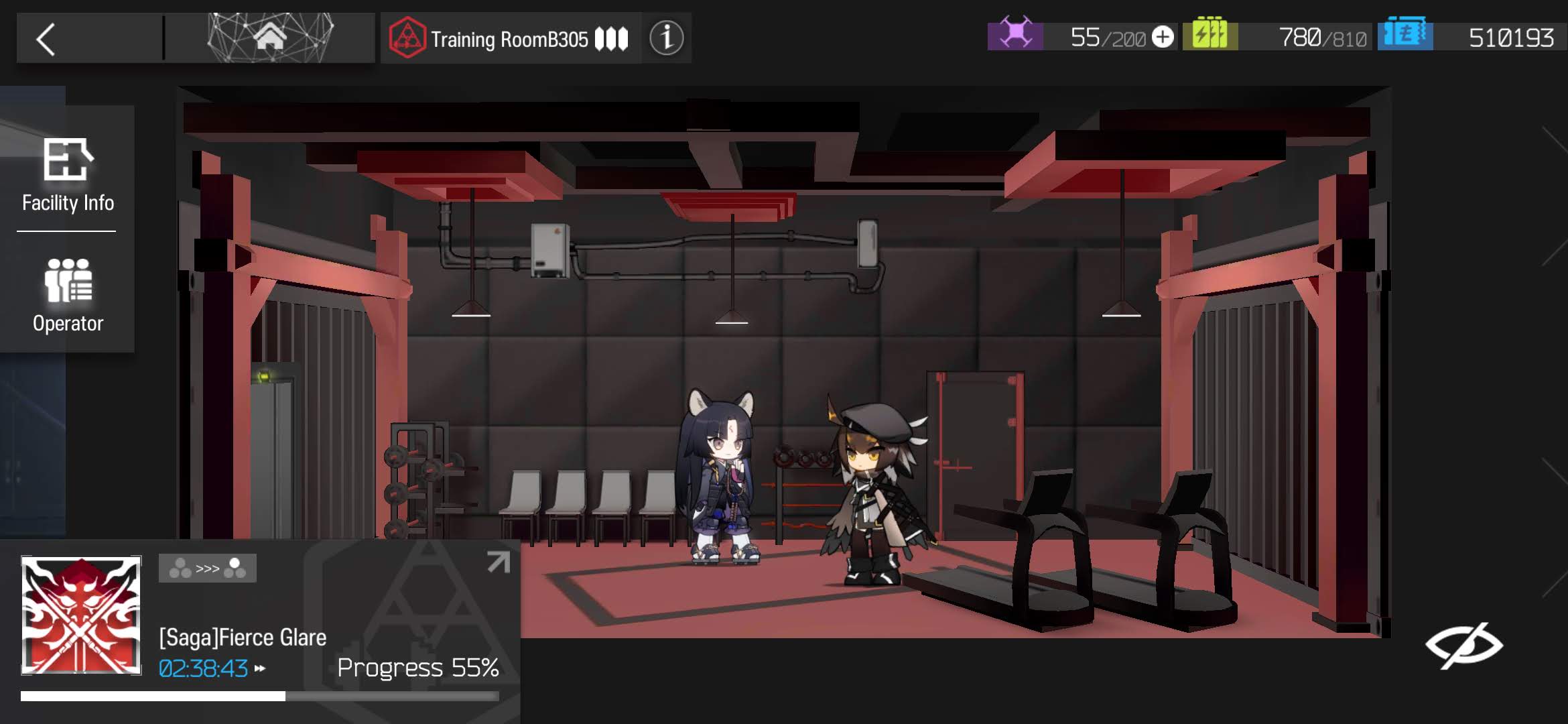Add more drones with the plus button
1568x724 pixels.
1163,38
